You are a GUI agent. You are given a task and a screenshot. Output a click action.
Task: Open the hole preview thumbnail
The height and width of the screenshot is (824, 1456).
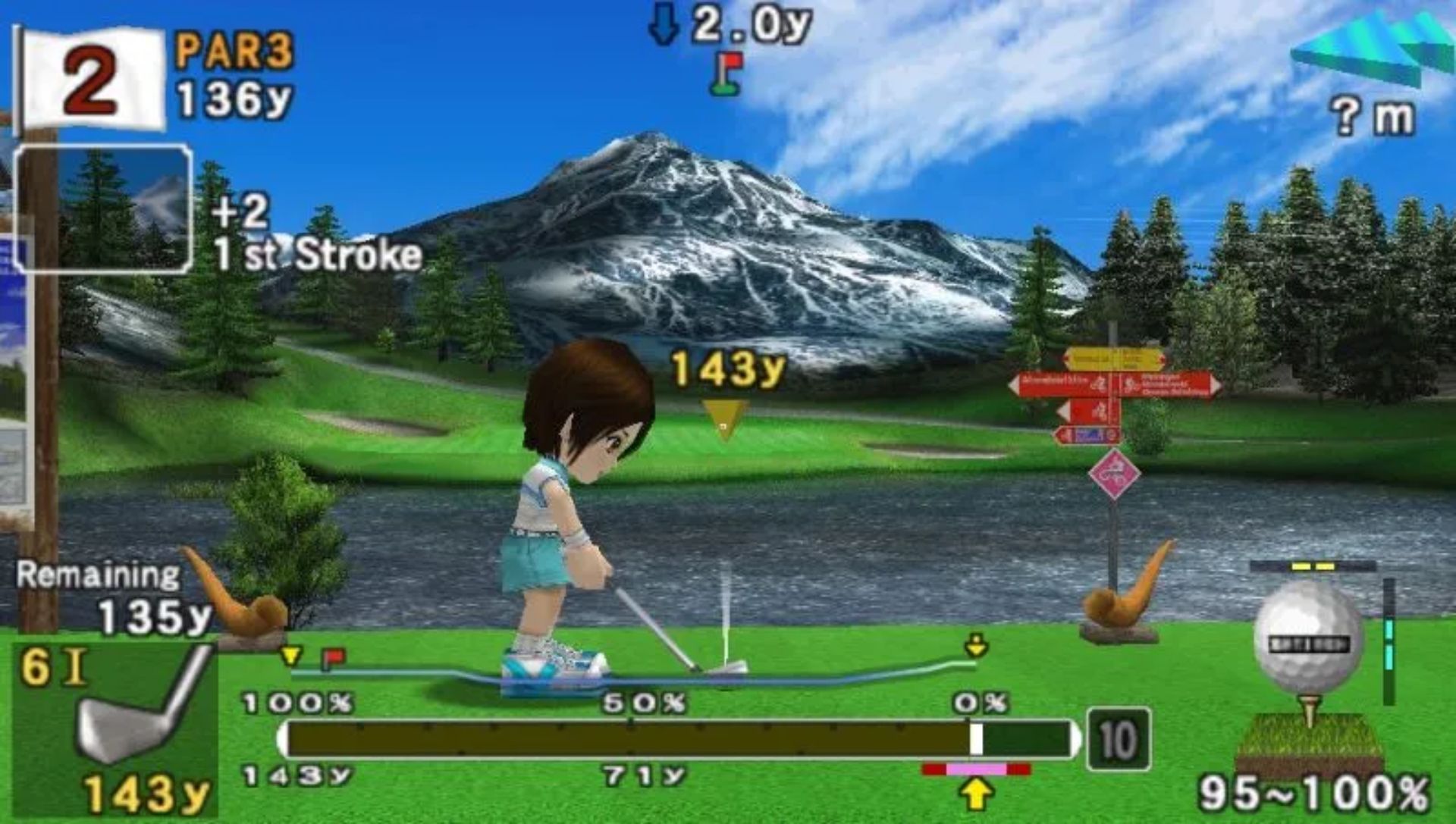coord(103,209)
